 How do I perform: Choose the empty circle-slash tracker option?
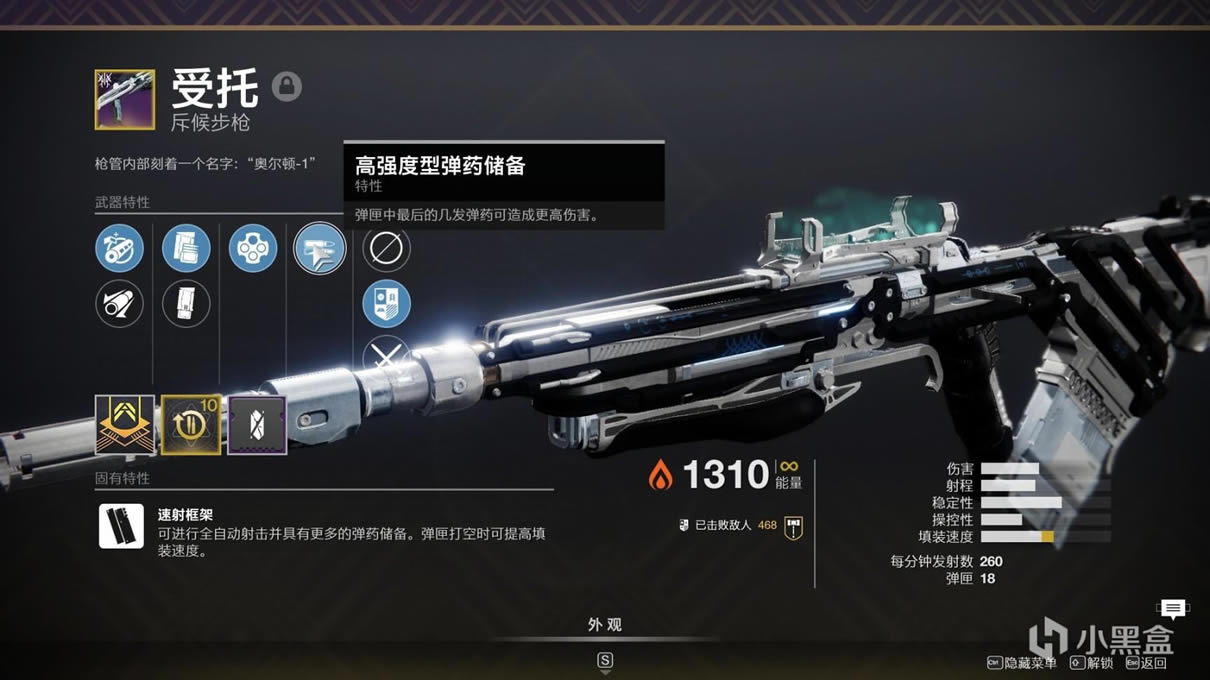point(386,248)
